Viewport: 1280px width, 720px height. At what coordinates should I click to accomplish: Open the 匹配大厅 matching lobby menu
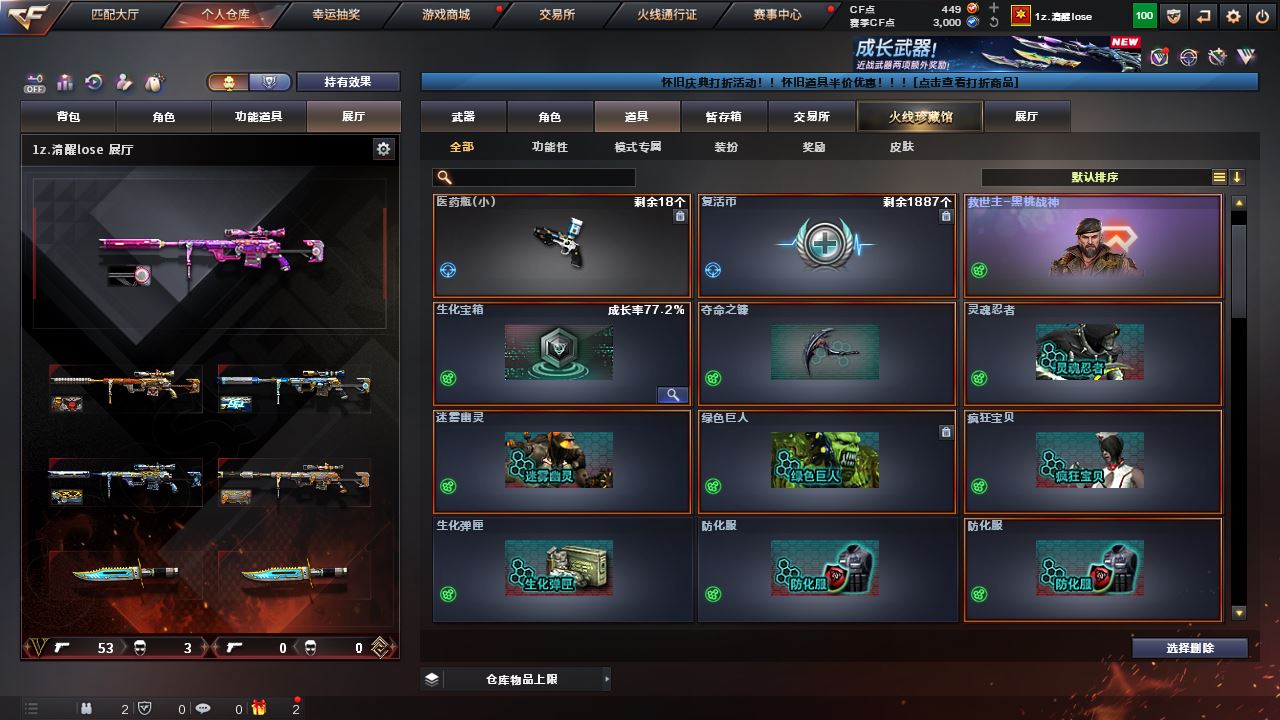(117, 15)
